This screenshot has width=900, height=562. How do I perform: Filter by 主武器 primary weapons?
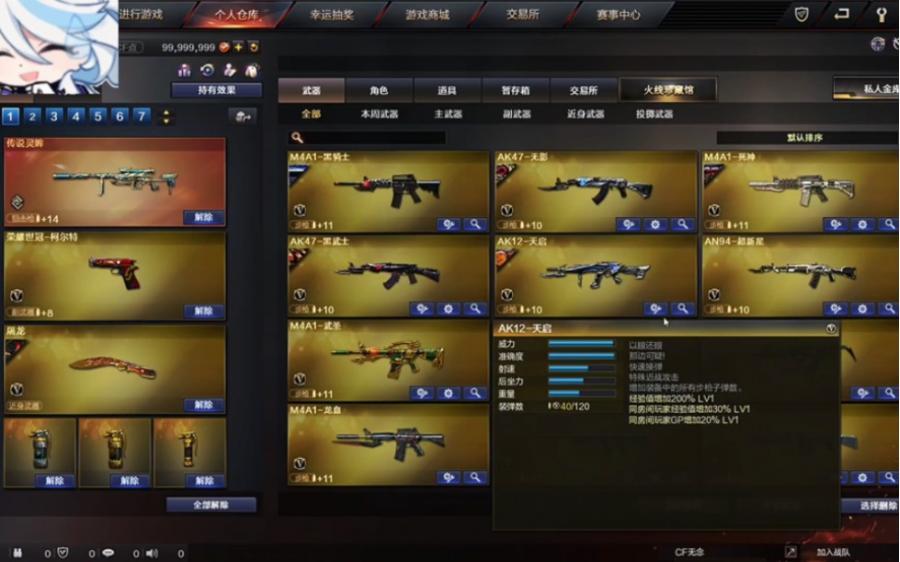tap(448, 114)
